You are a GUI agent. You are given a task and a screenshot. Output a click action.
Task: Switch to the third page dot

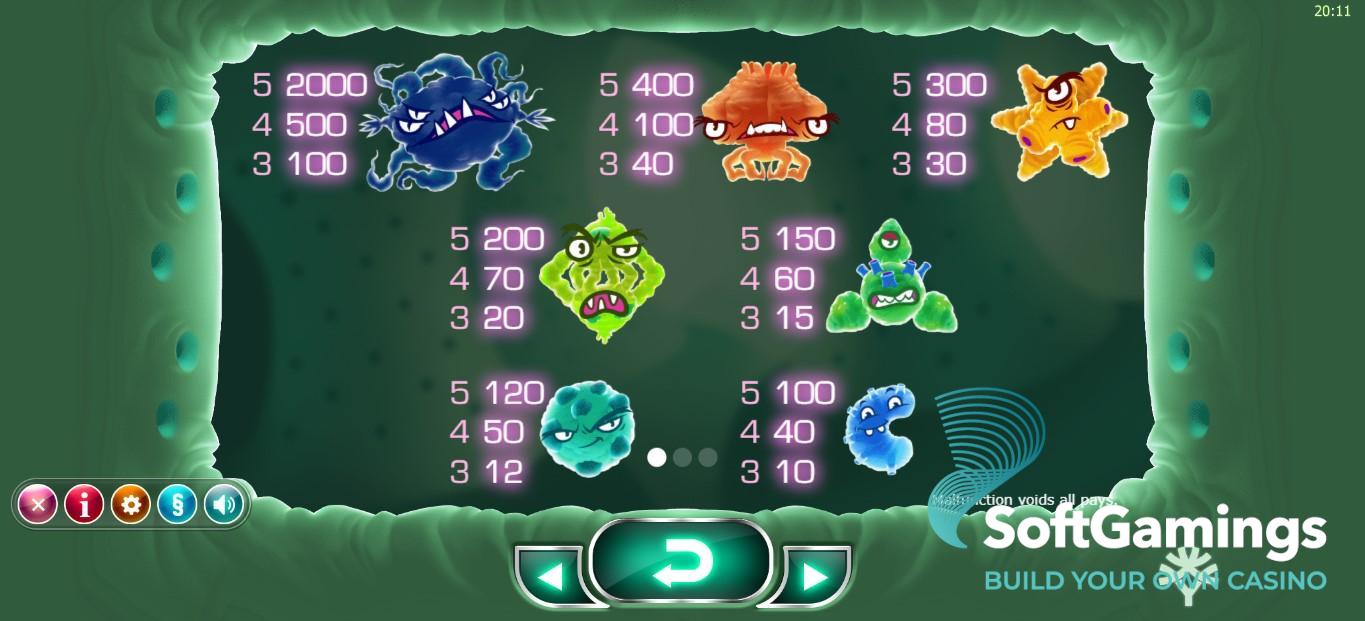pos(708,457)
